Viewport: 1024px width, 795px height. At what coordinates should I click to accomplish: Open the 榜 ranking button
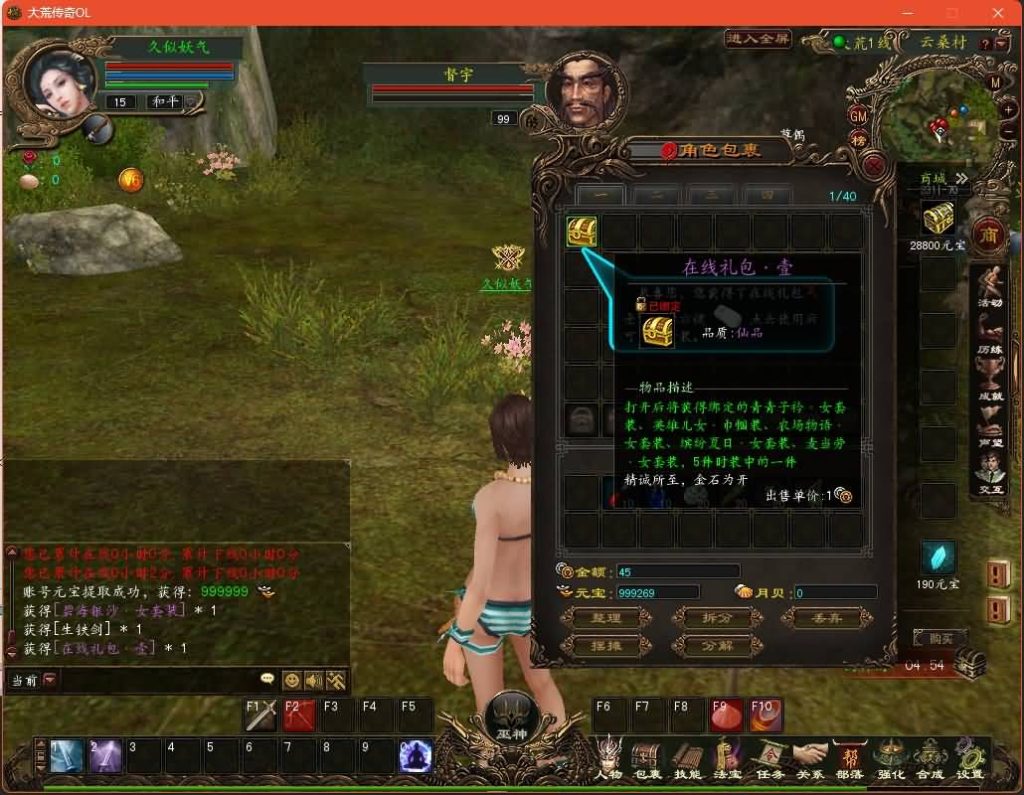click(x=858, y=139)
